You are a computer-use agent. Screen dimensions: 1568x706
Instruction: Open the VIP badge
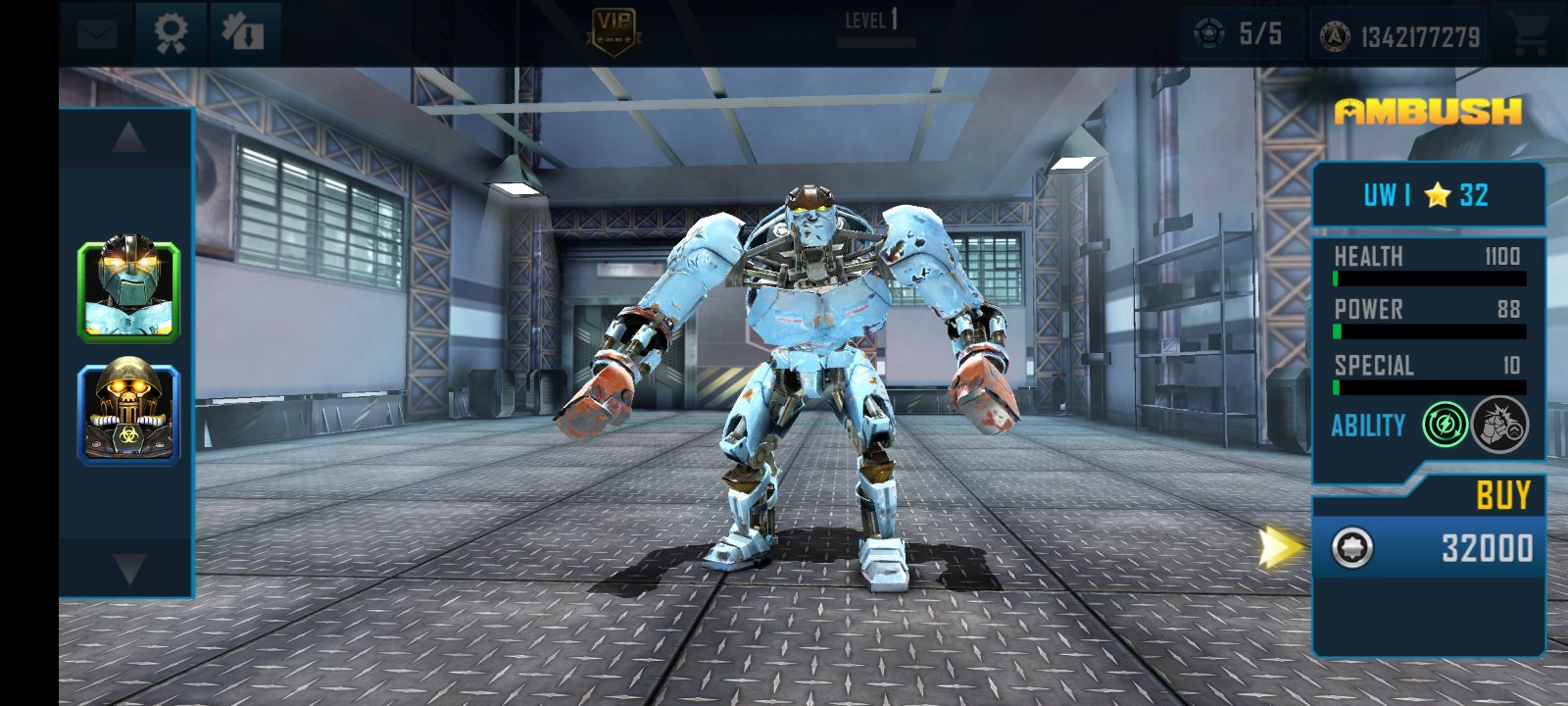coord(614,30)
